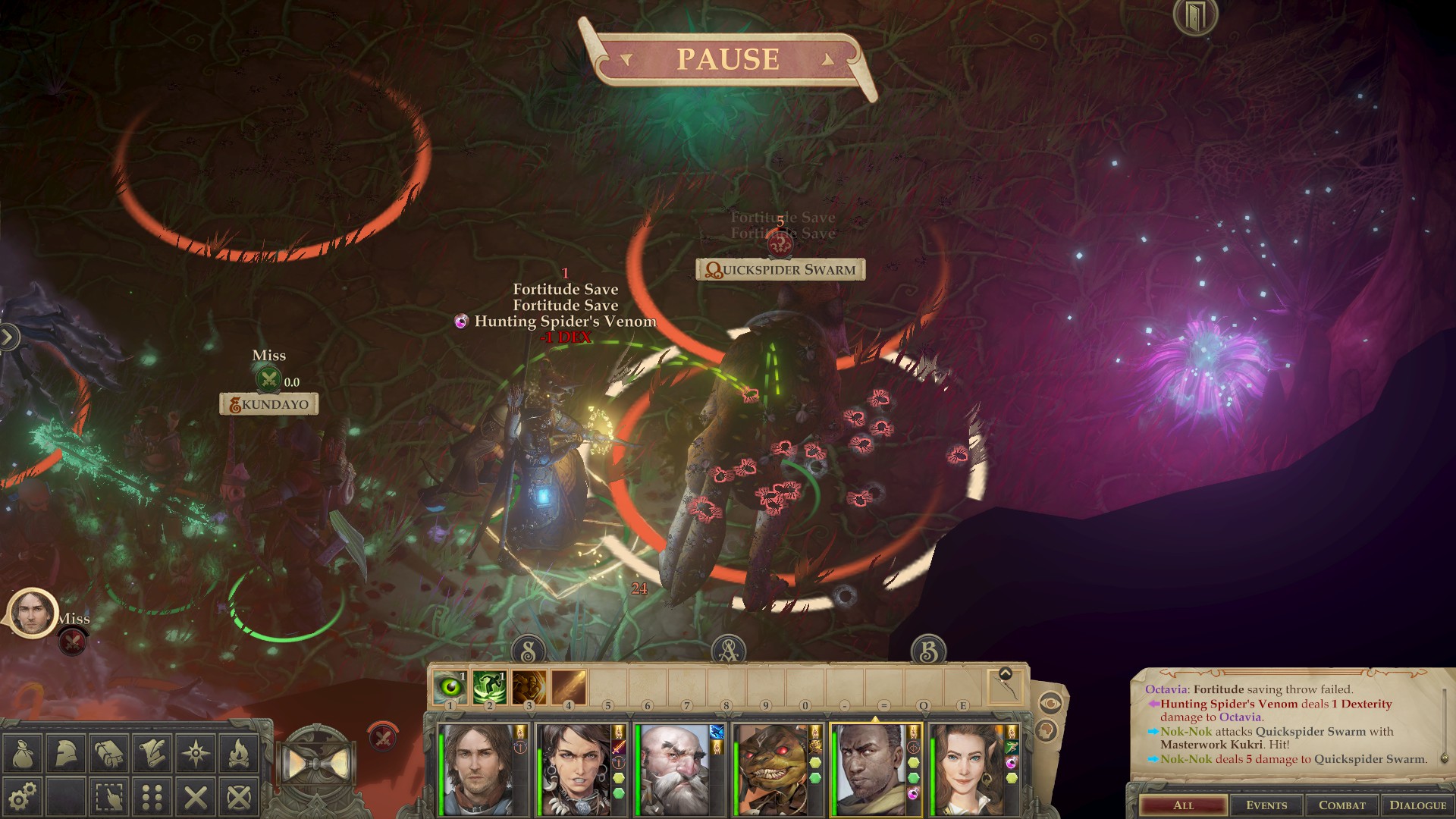This screenshot has height=819, width=1456.
Task: Switch to the Combat log tab
Action: point(1341,805)
